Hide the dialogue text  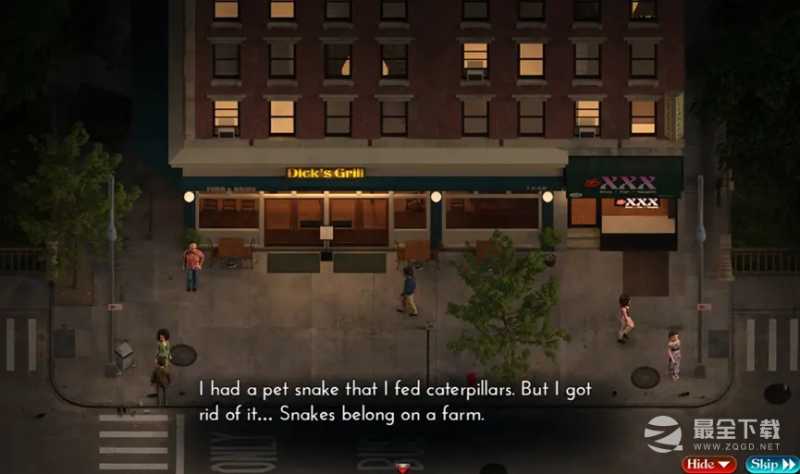coord(709,464)
